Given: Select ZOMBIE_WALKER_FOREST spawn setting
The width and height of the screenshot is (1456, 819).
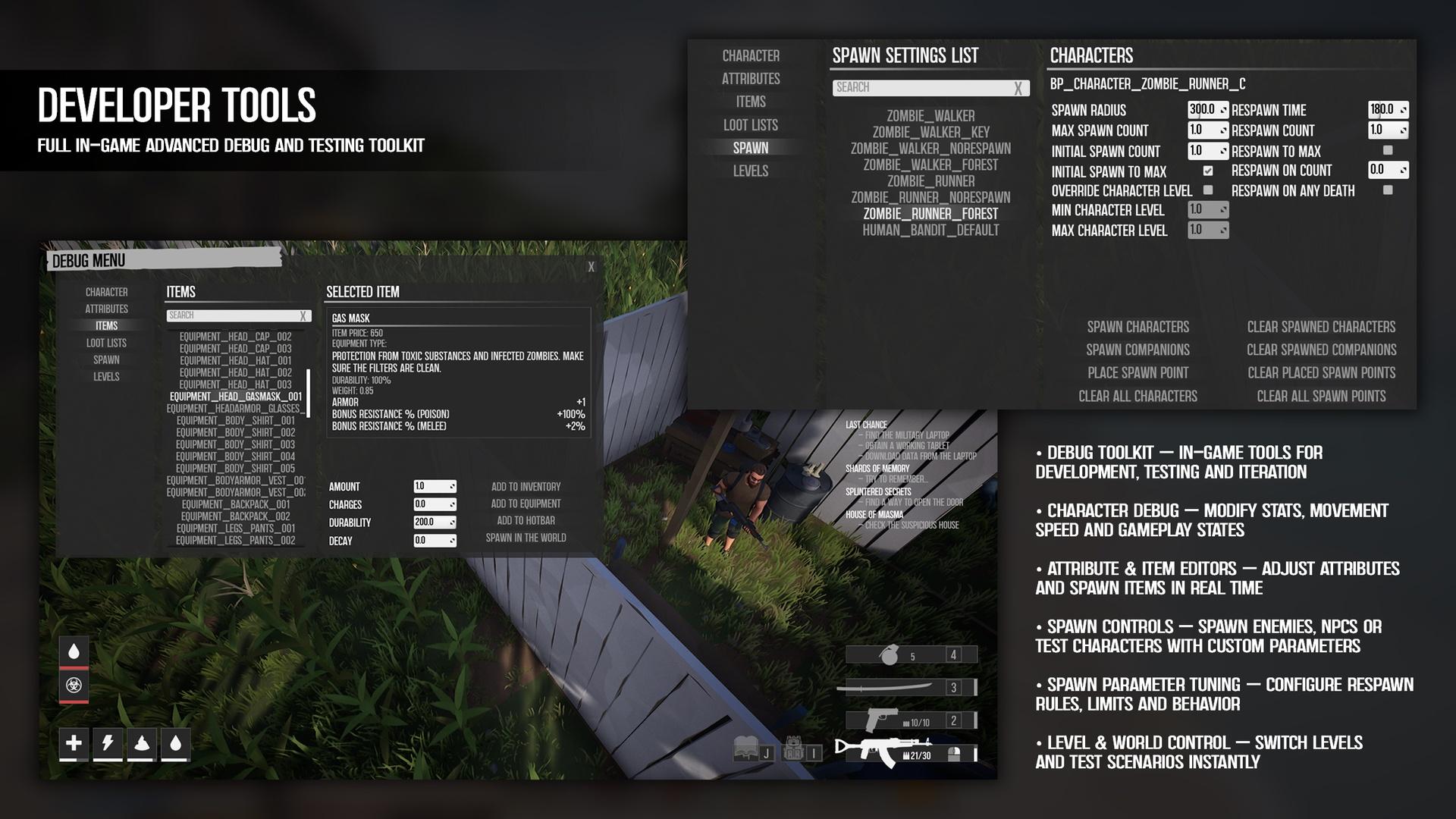Looking at the screenshot, I should tap(930, 165).
